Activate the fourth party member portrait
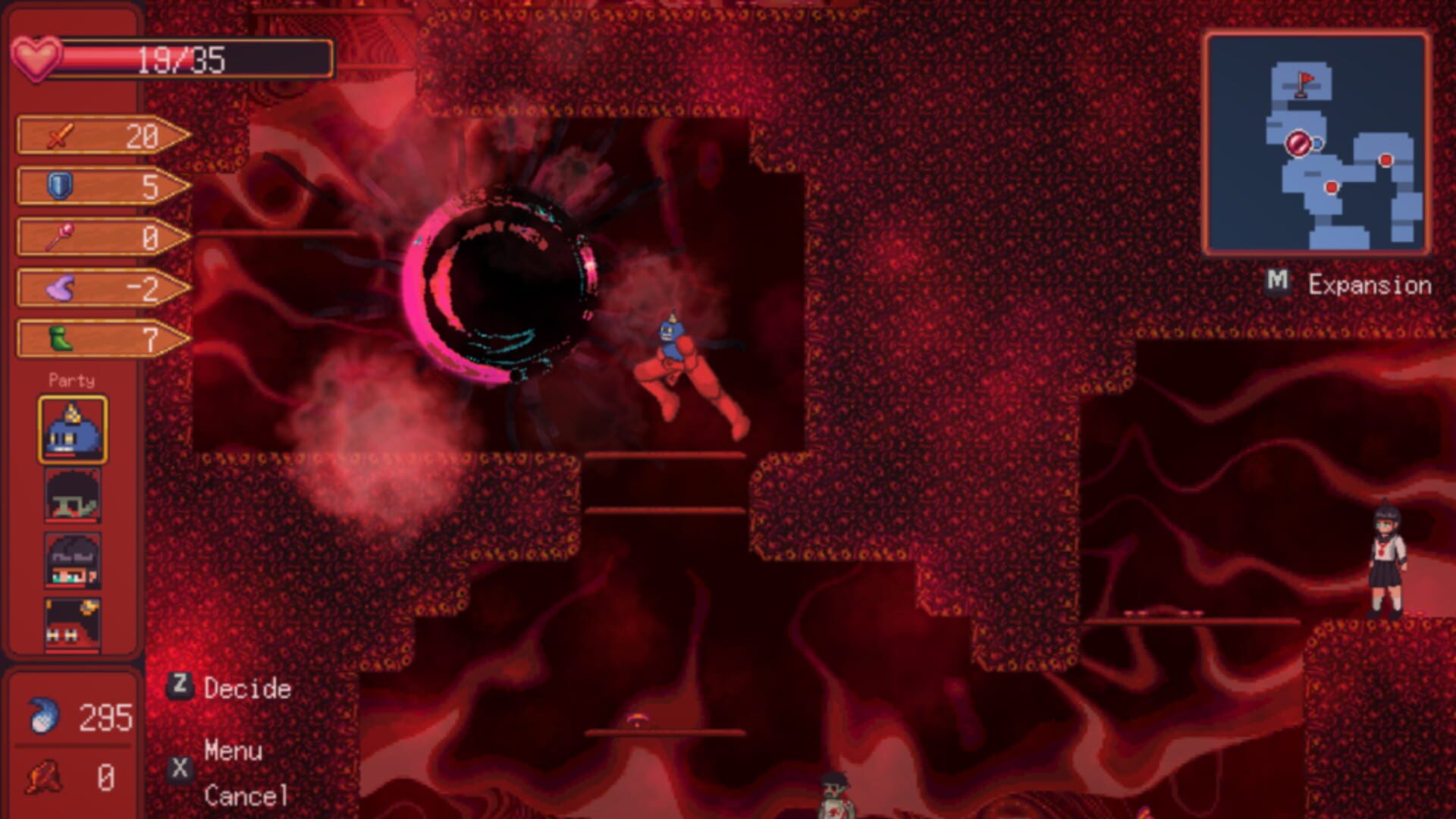This screenshot has height=819, width=1456. pos(72,623)
